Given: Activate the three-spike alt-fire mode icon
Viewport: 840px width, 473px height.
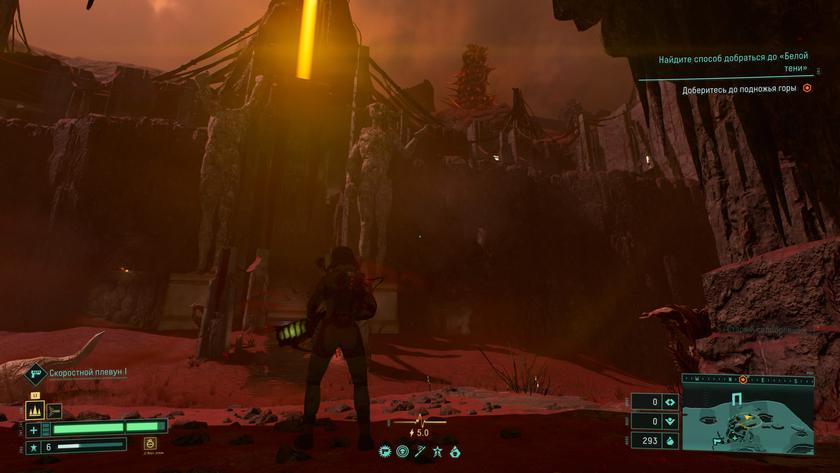Looking at the screenshot, I should [x=33, y=410].
